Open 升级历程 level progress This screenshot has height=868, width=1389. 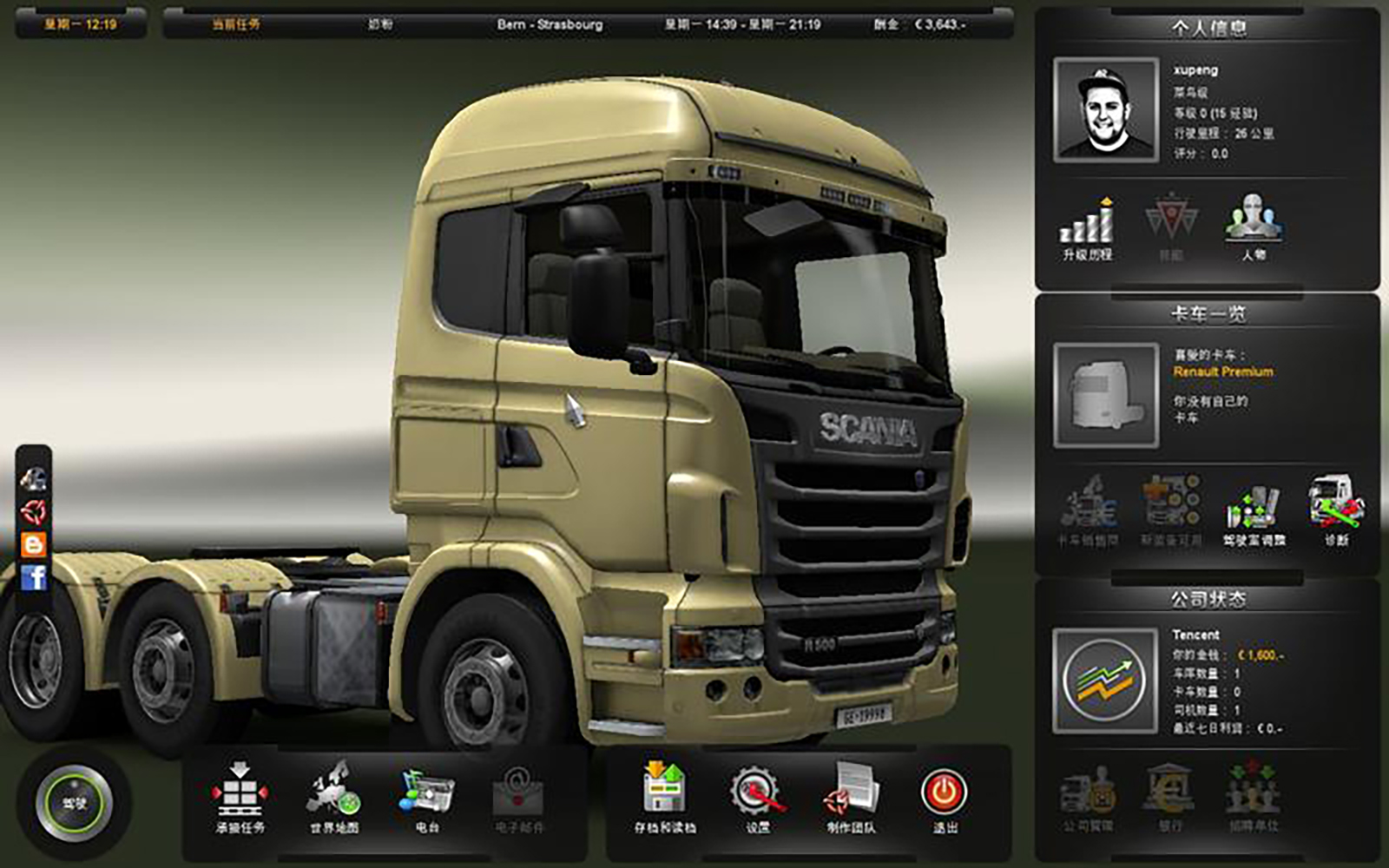[1087, 227]
